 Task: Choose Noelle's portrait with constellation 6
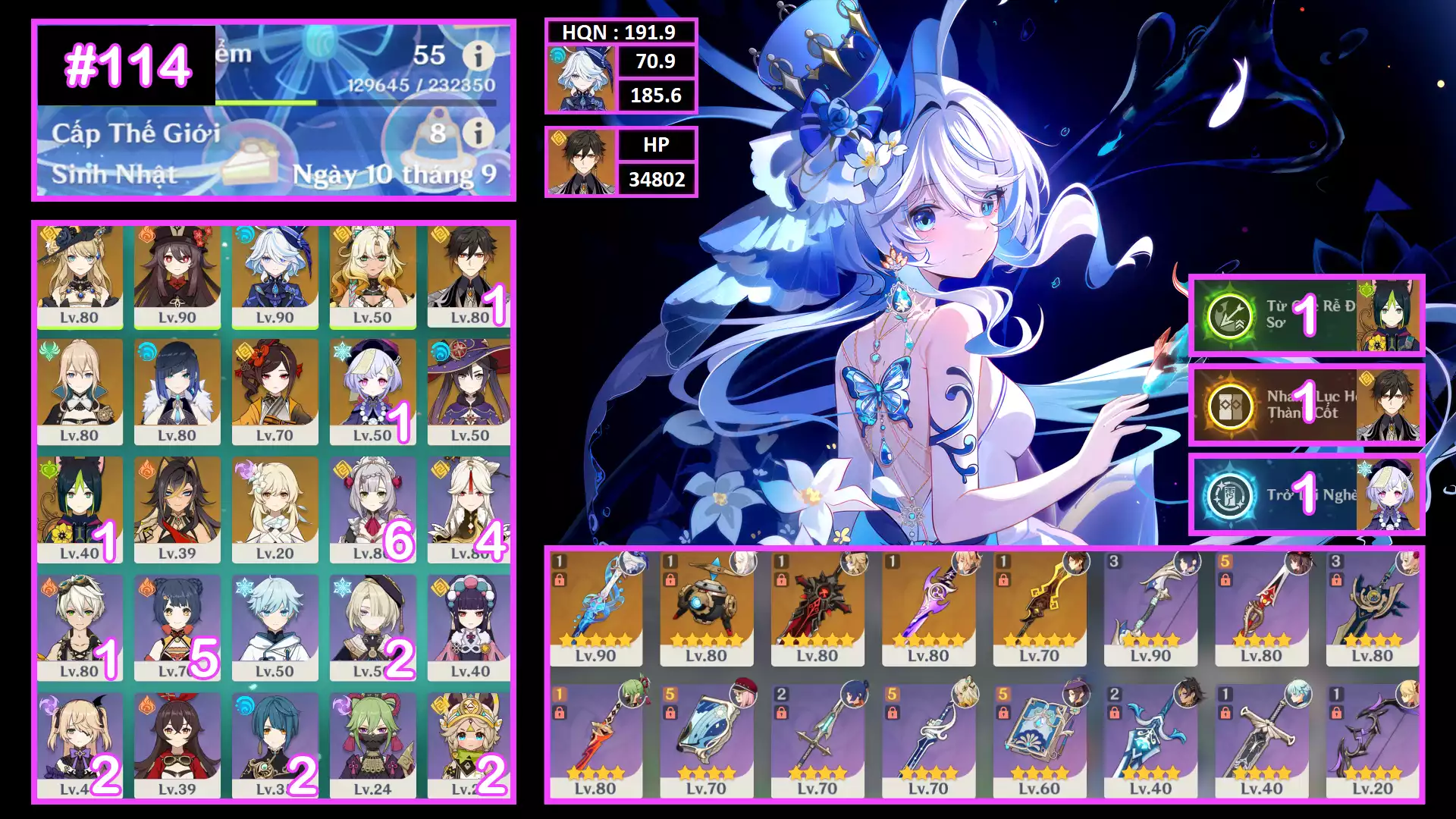point(372,510)
